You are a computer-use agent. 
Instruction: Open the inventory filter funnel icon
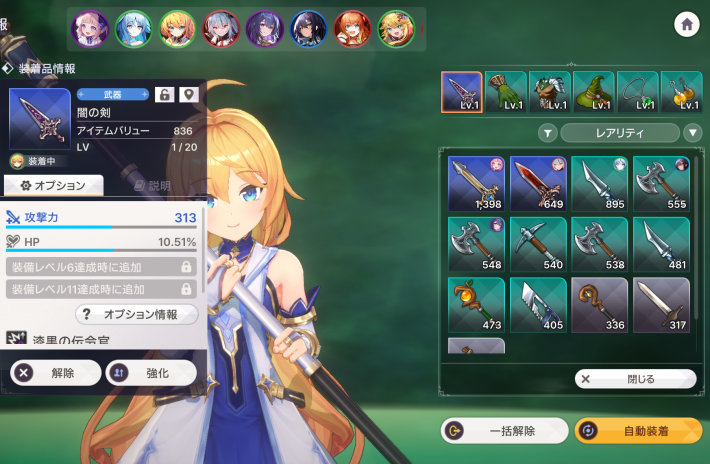(x=548, y=132)
